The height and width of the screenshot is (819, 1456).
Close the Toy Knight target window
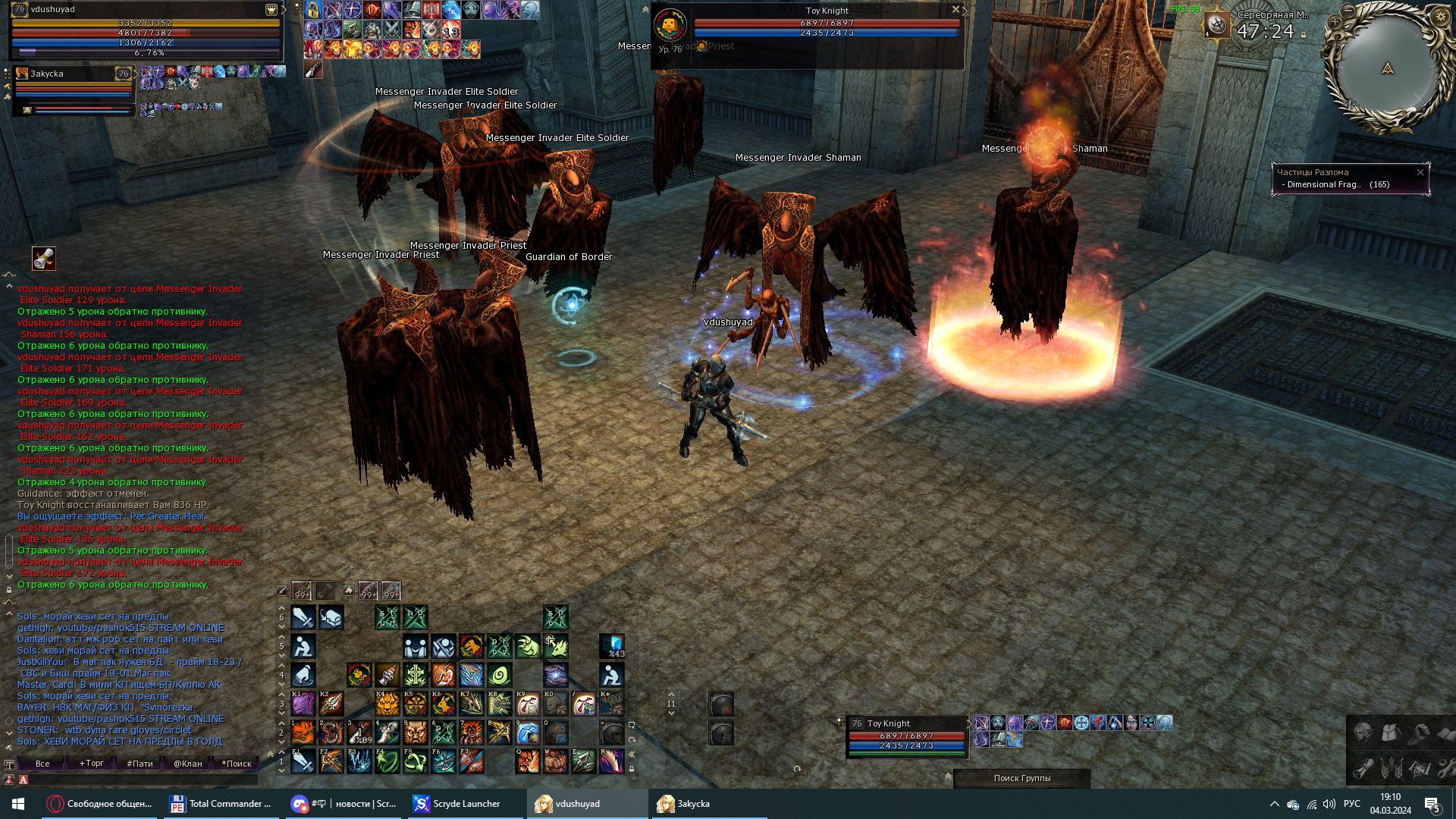click(955, 10)
